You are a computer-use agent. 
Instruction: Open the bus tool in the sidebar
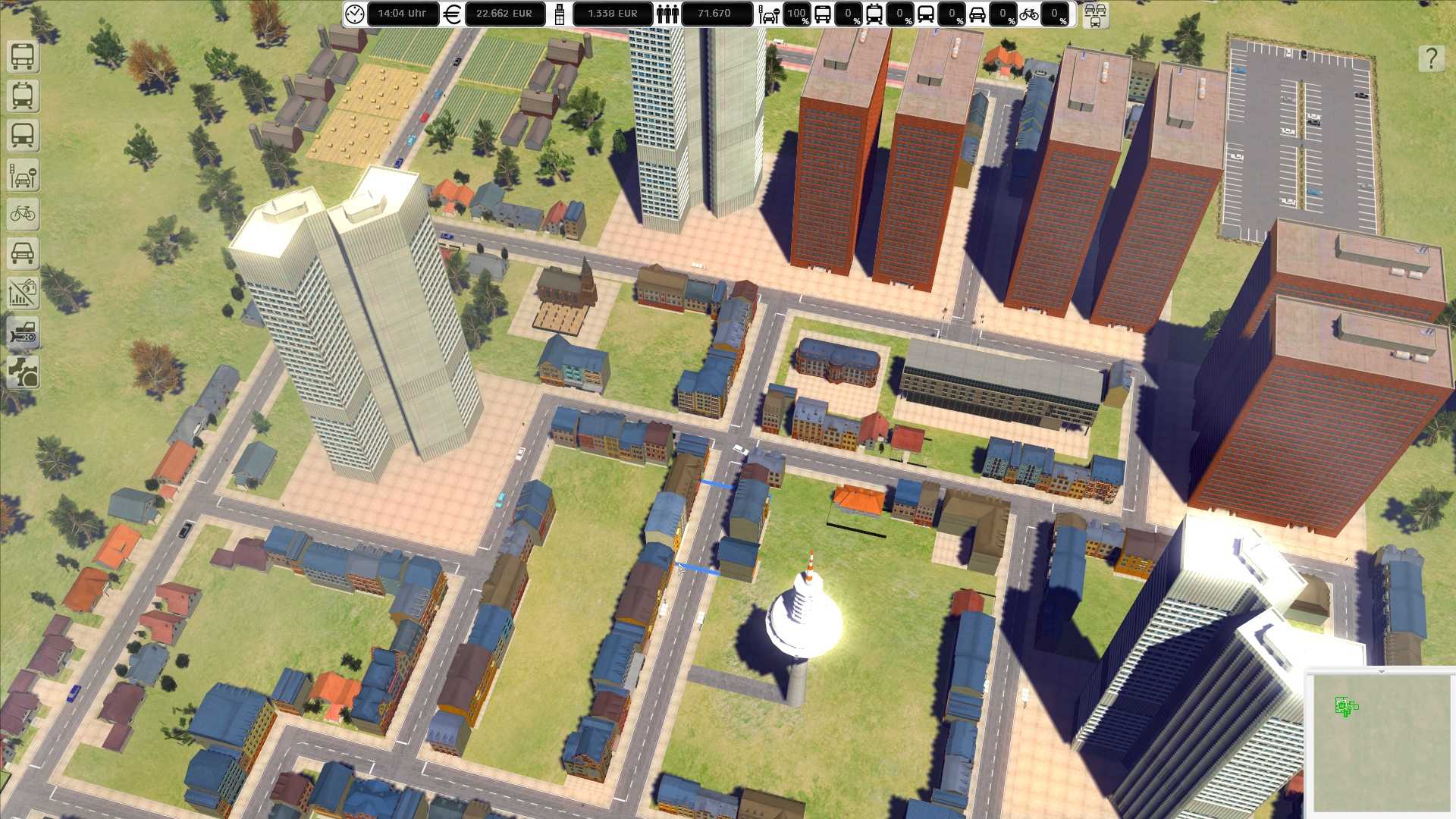click(x=23, y=57)
